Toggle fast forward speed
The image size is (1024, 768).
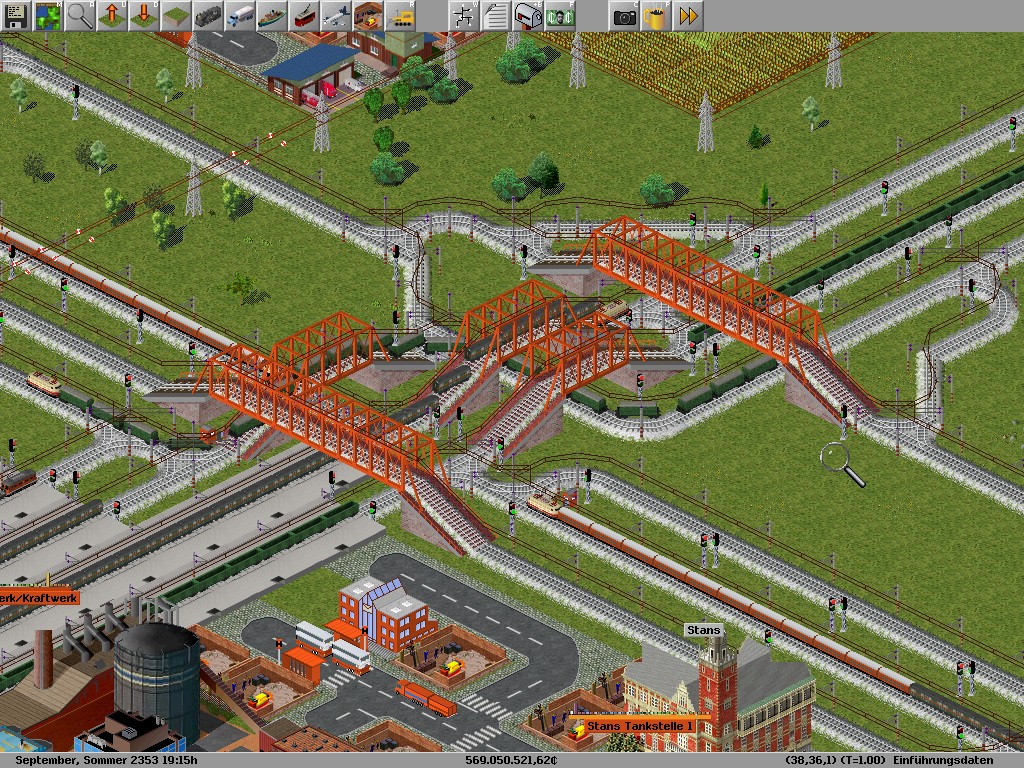pyautogui.click(x=688, y=16)
